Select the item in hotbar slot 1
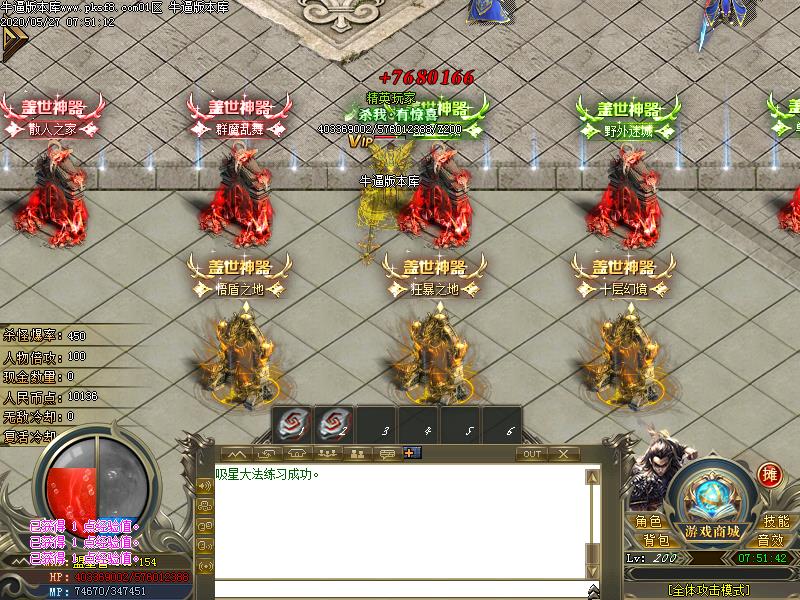This screenshot has height=600, width=800. click(x=290, y=425)
